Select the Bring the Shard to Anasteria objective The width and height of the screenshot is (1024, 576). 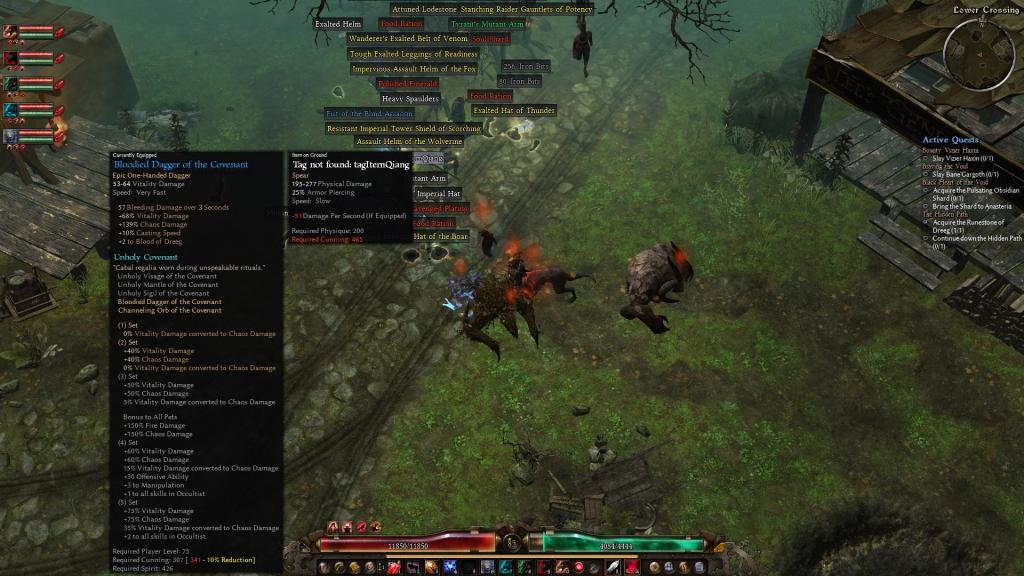click(971, 206)
